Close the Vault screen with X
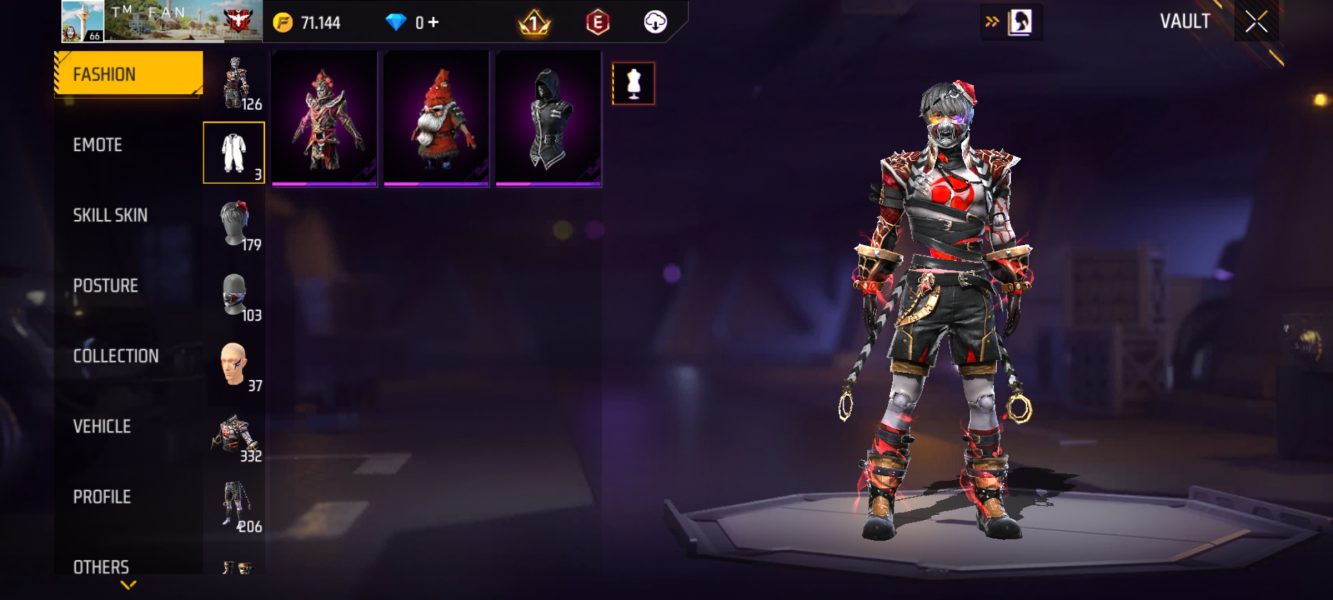This screenshot has height=600, width=1333. click(1256, 22)
